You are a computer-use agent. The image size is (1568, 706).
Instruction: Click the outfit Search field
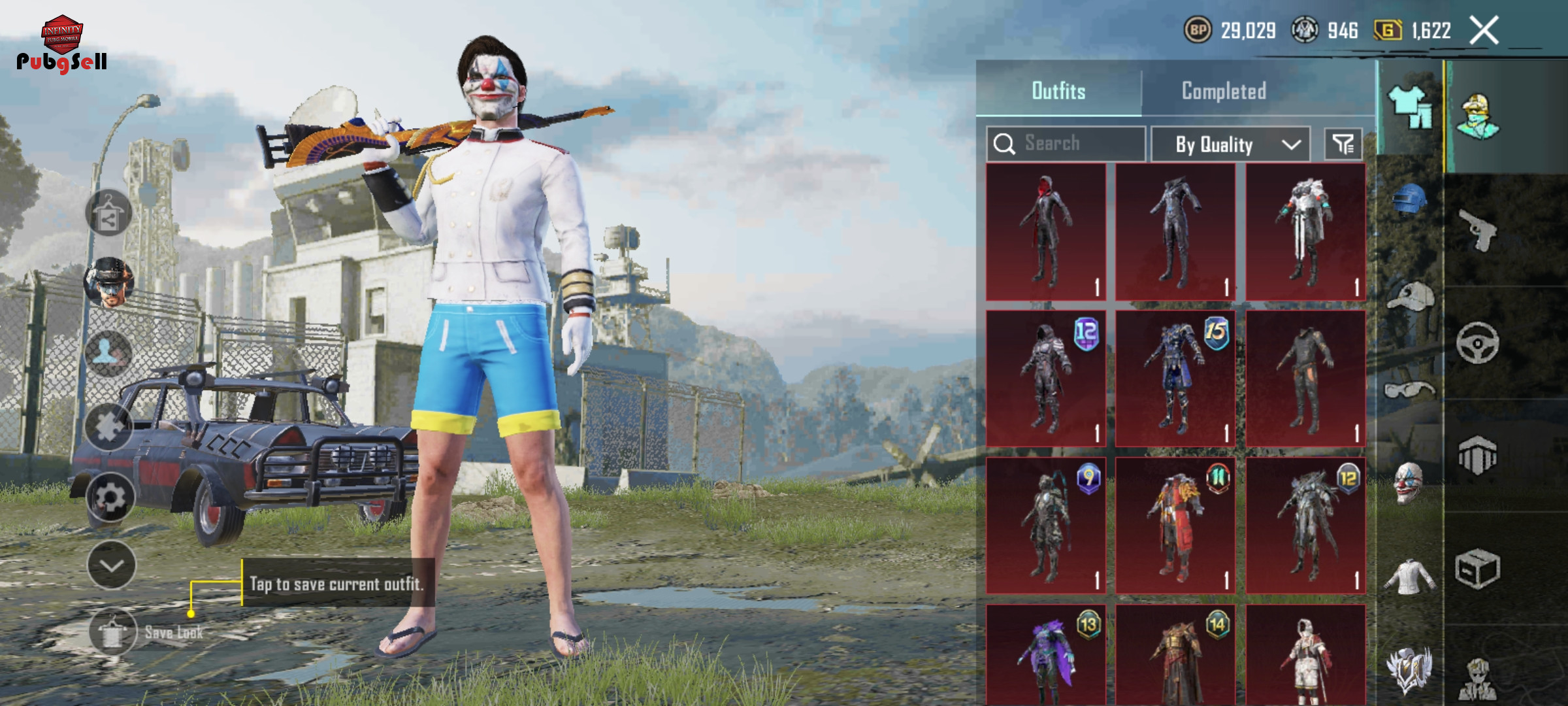point(1066,143)
